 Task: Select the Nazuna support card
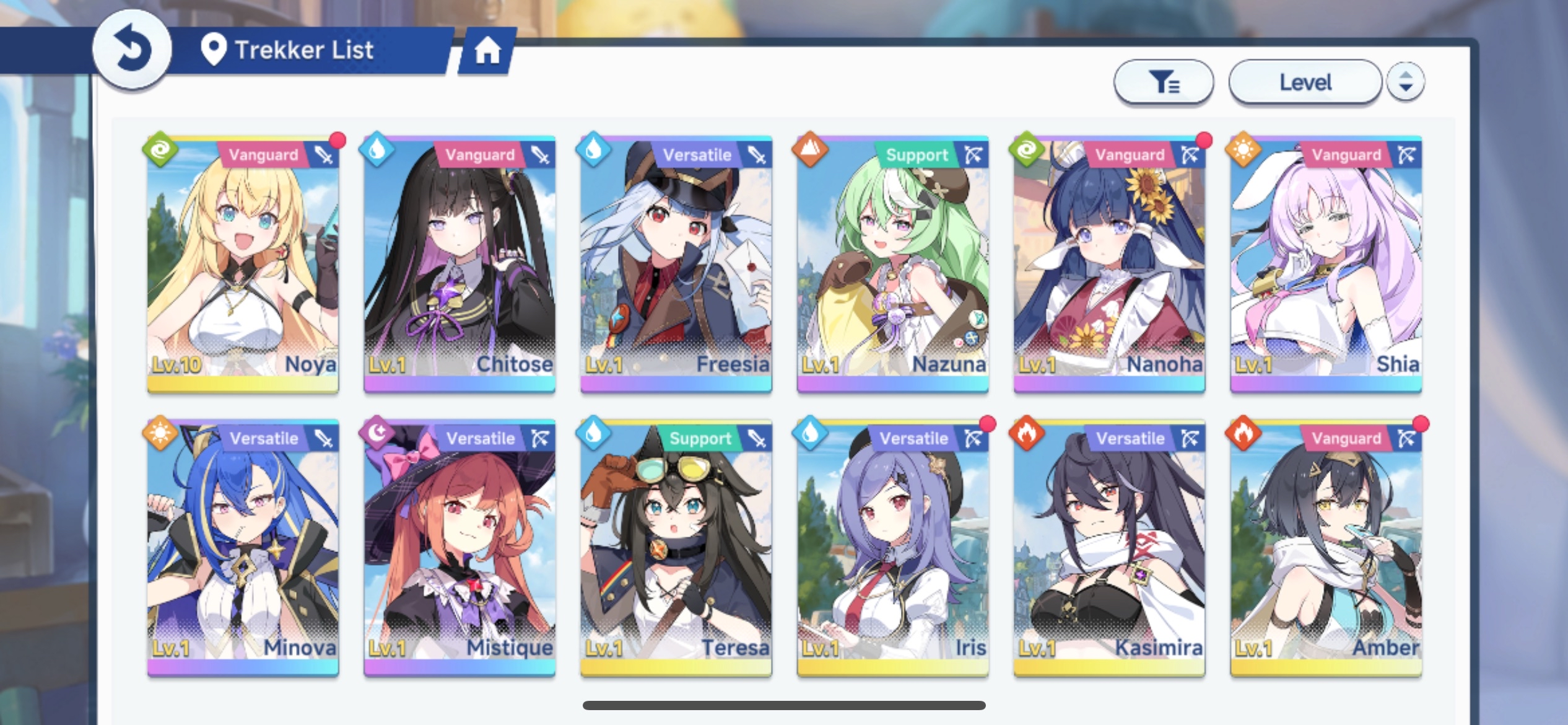click(892, 263)
